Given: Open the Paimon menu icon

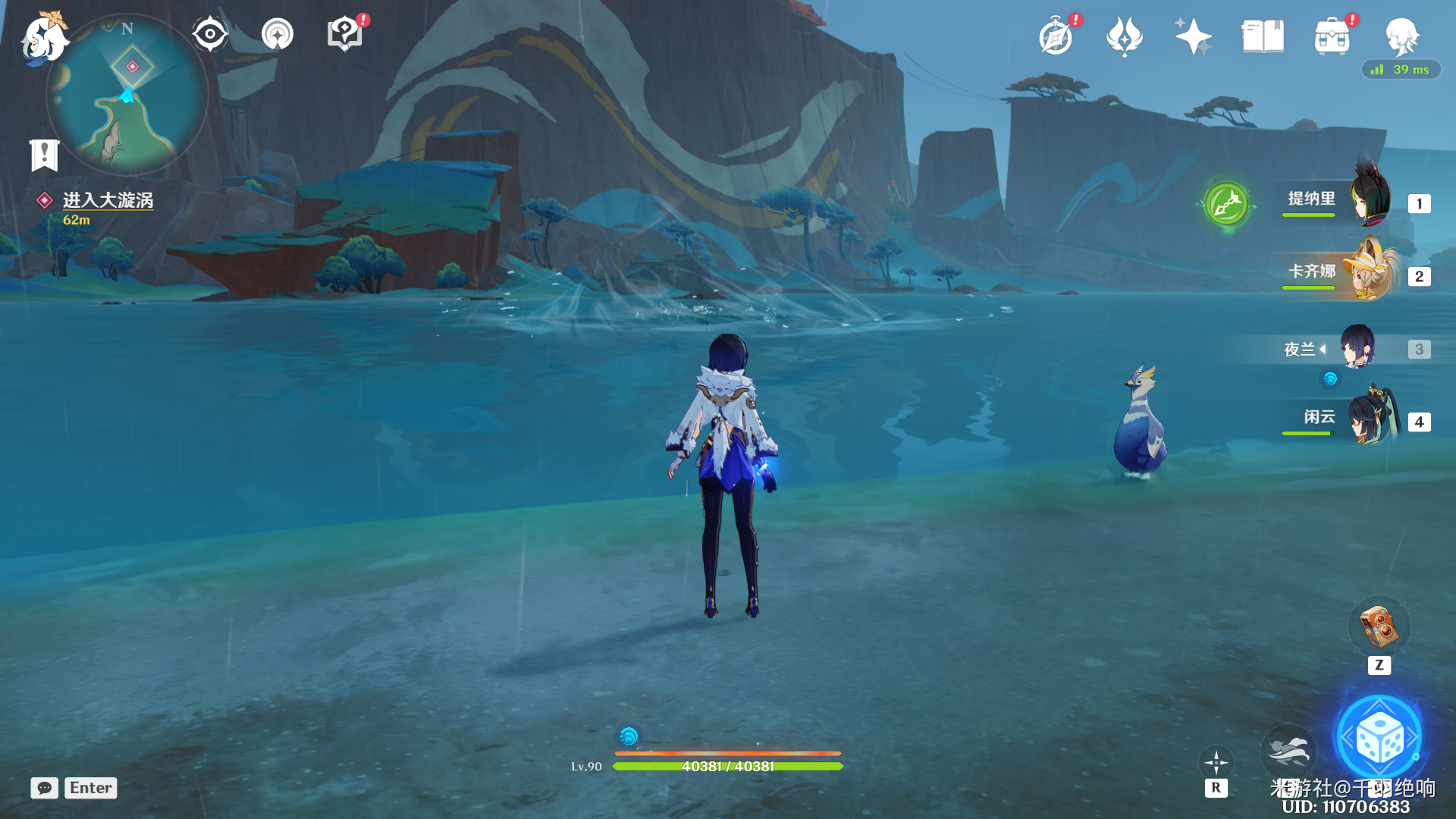Looking at the screenshot, I should click(x=43, y=37).
